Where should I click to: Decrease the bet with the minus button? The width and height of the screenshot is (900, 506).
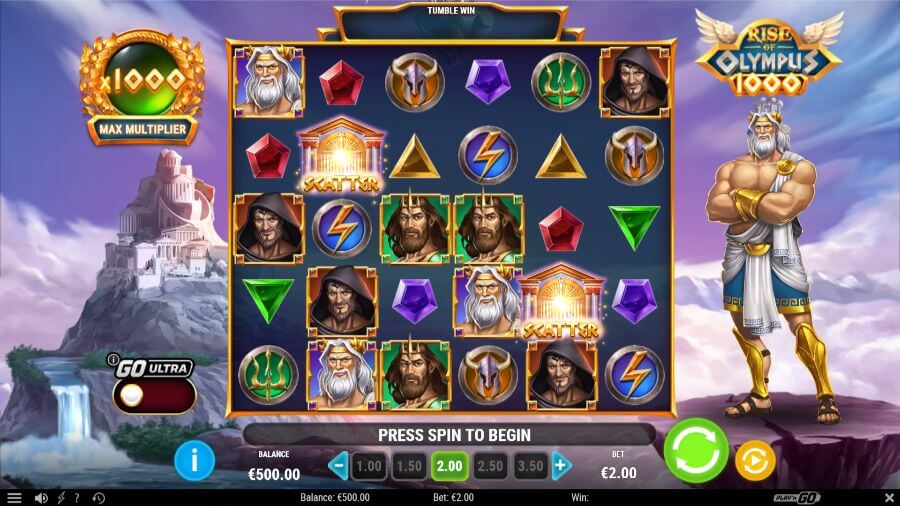[338, 465]
